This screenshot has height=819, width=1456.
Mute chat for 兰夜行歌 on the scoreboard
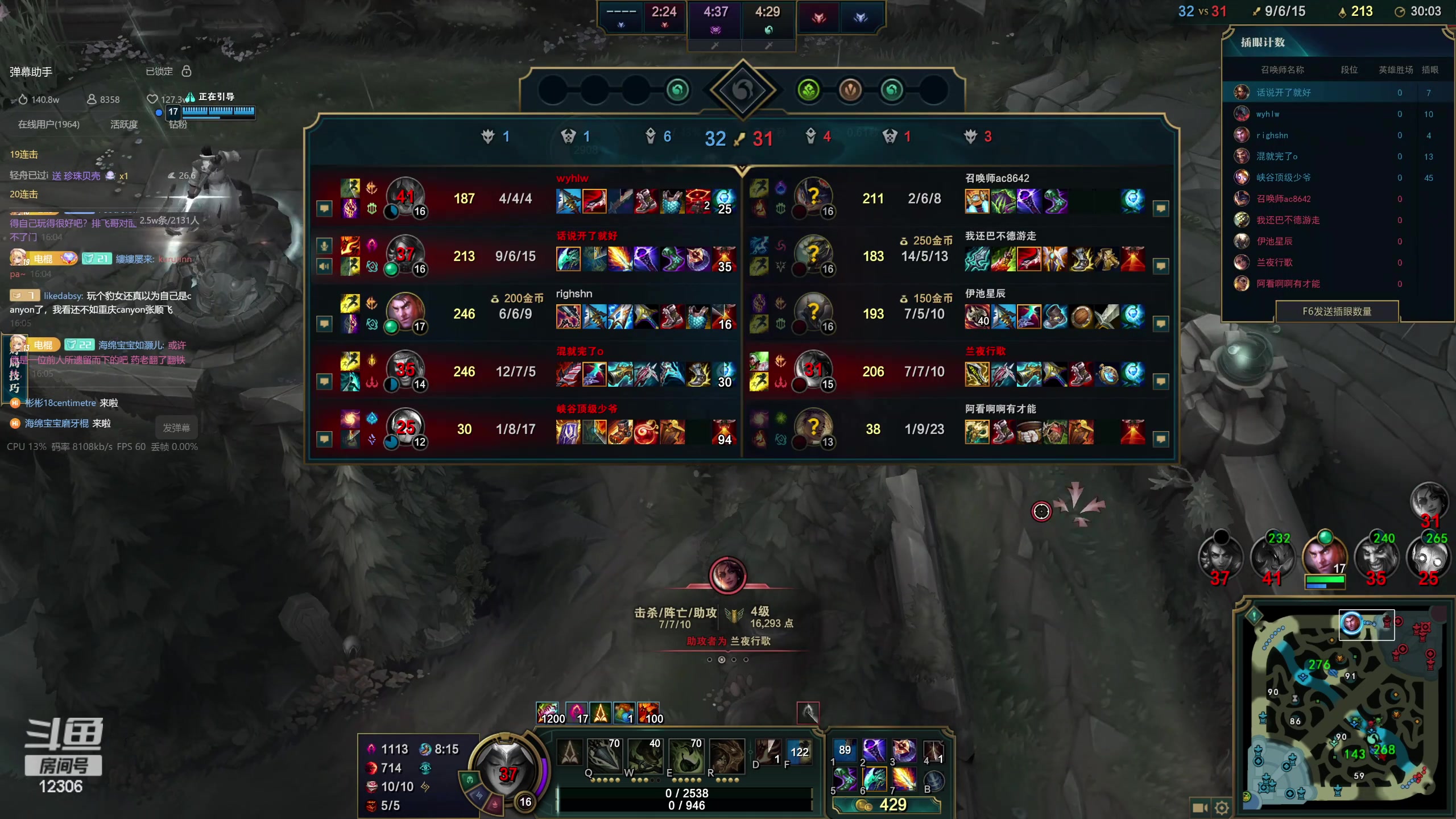pyautogui.click(x=1161, y=381)
